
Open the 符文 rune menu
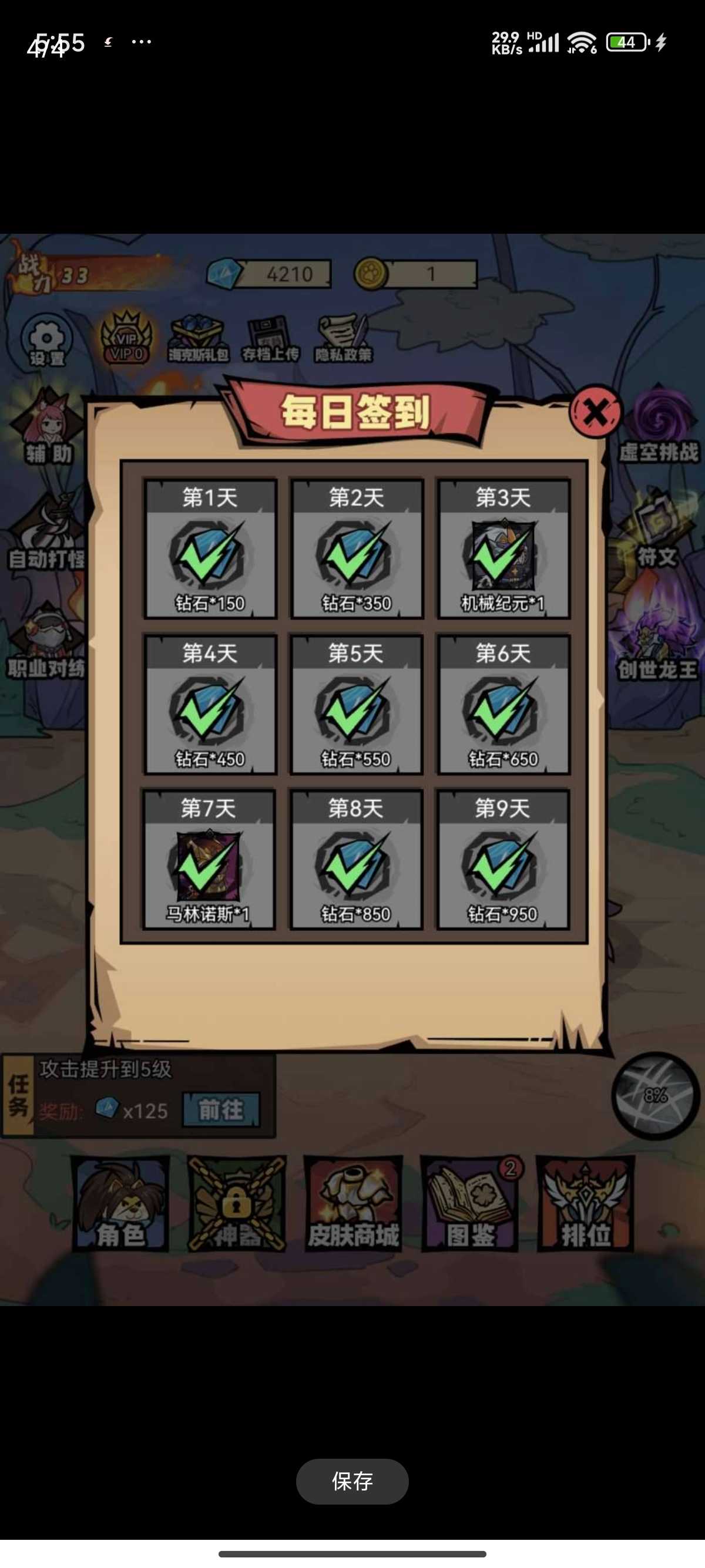tap(656, 531)
